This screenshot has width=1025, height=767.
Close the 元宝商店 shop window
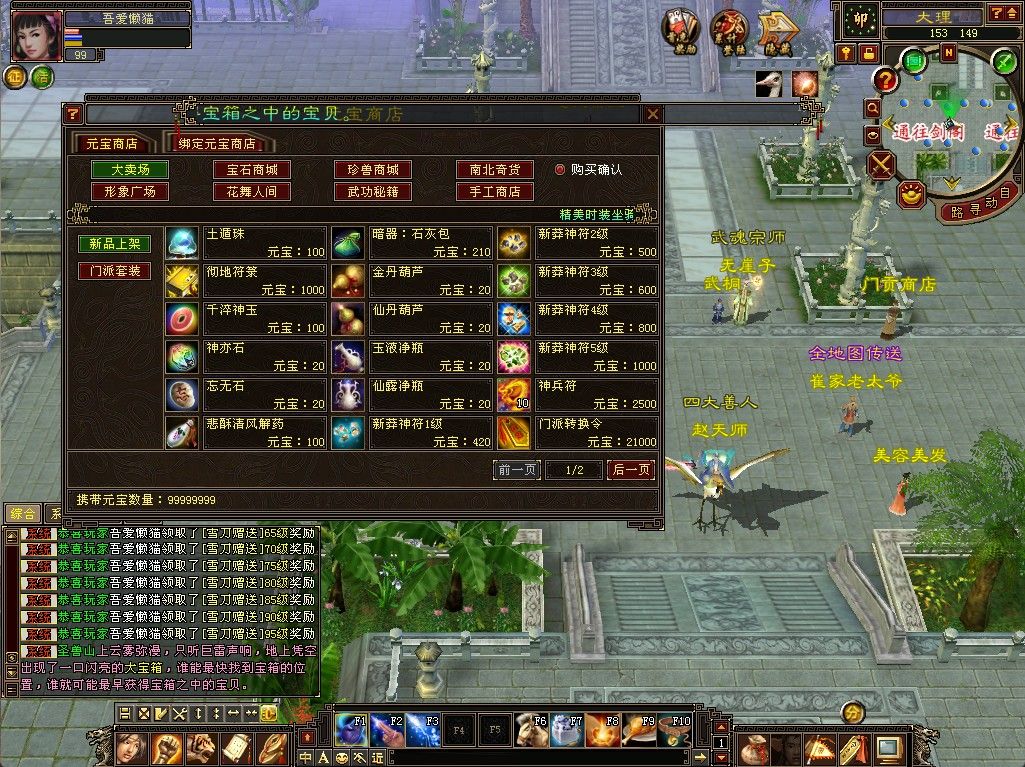coord(653,114)
